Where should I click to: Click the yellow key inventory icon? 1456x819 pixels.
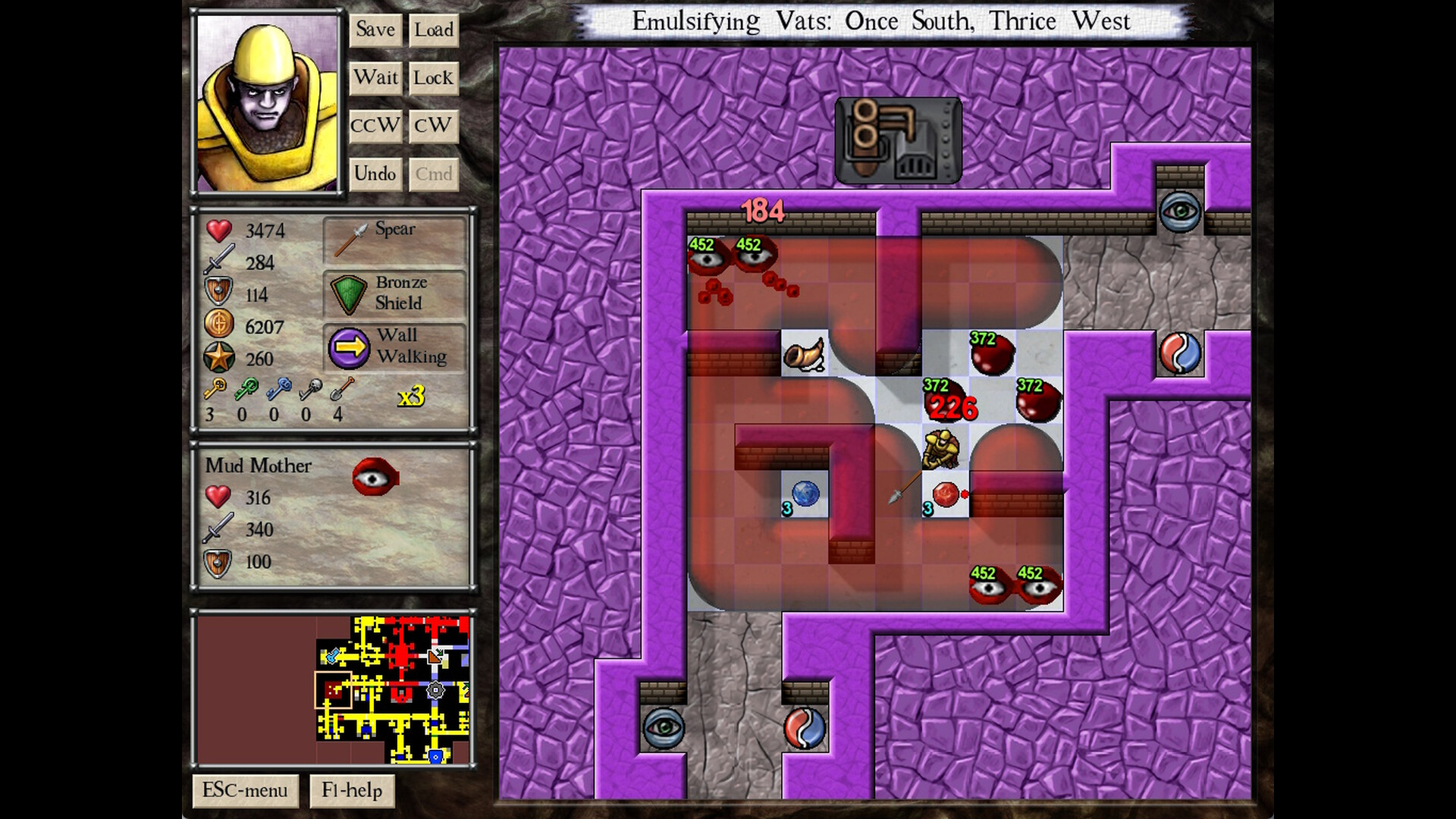click(x=215, y=388)
